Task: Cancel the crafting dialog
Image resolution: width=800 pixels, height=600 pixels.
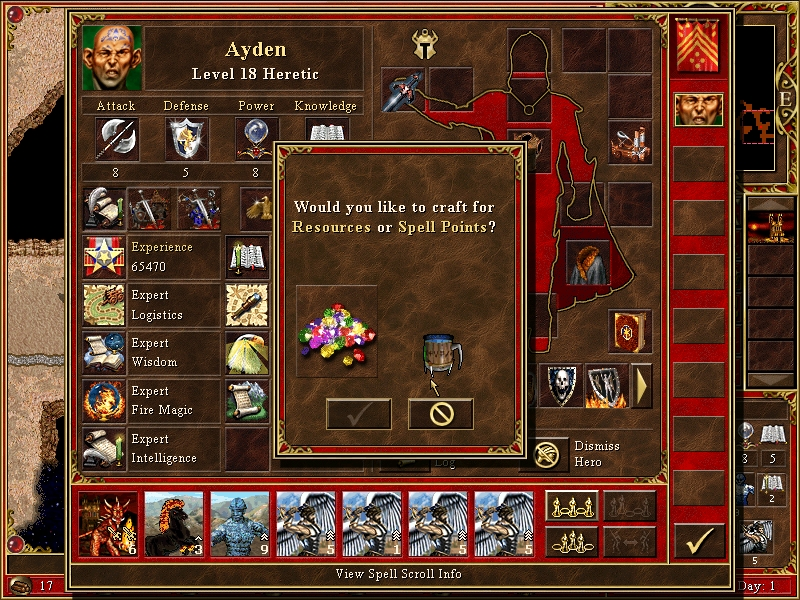Action: (x=440, y=414)
